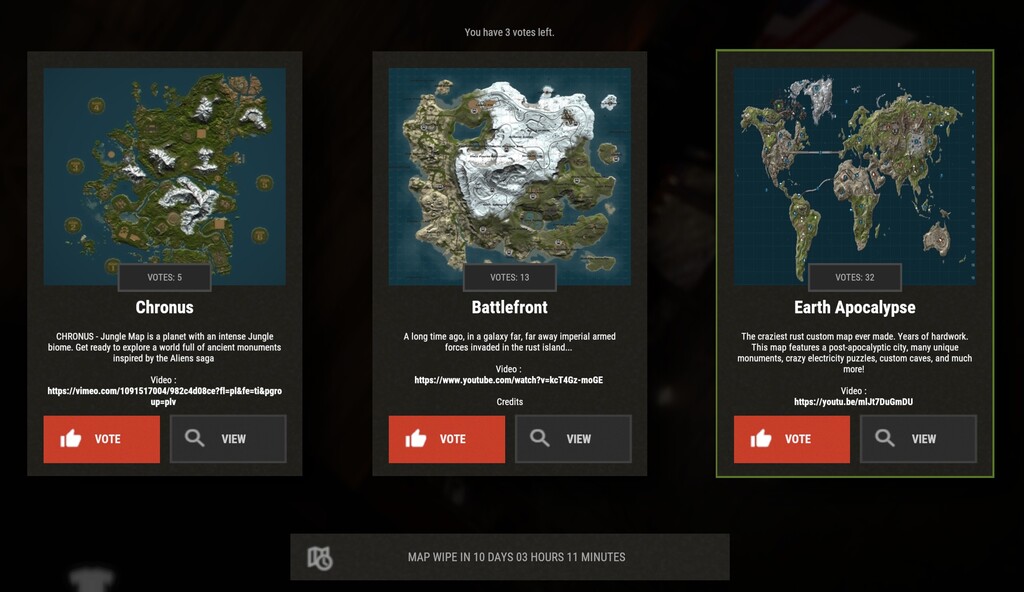Vote for the Chronus map
This screenshot has height=592, width=1024.
click(101, 439)
